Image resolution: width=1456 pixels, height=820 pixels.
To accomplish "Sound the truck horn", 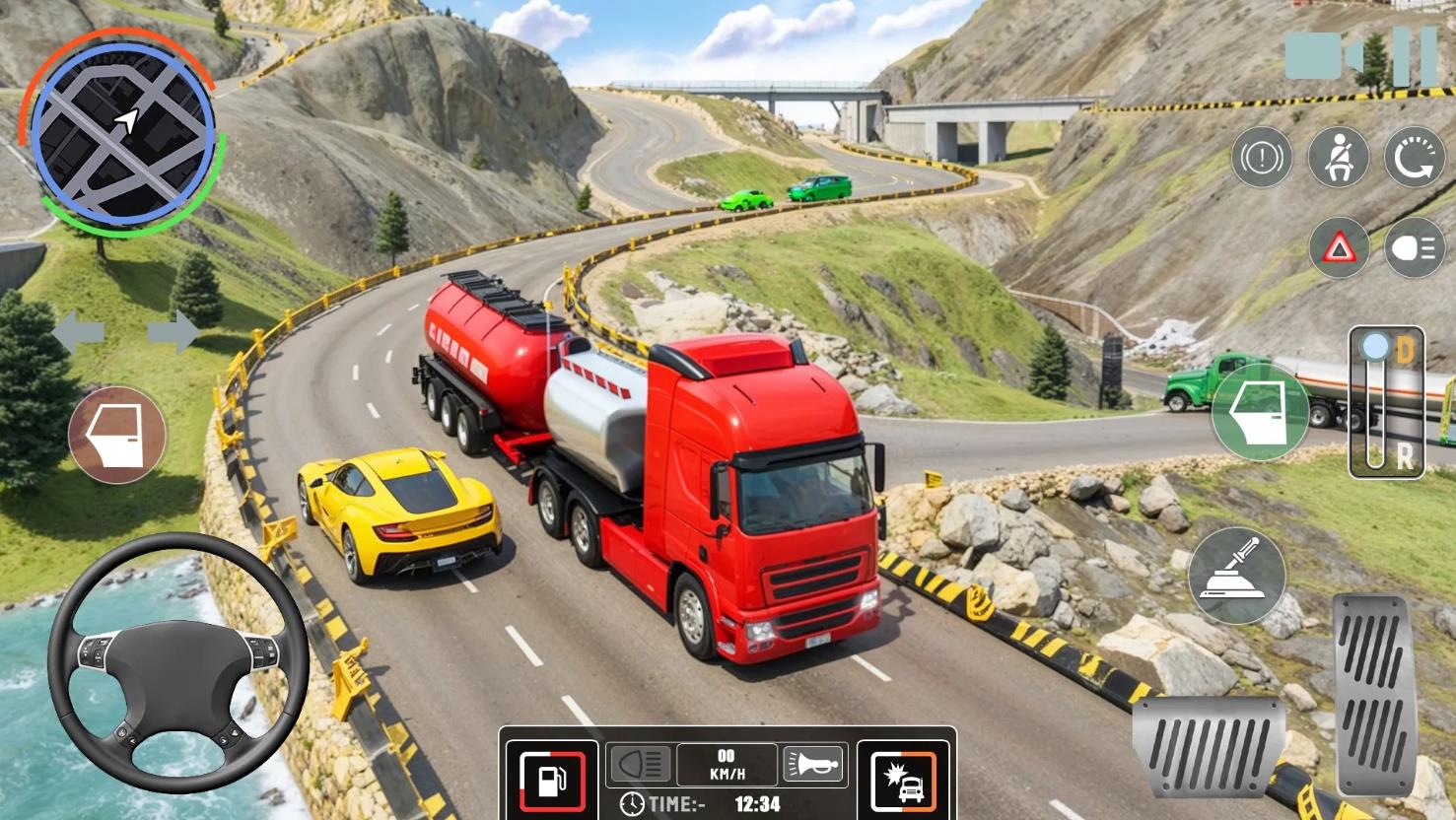I will coord(813,764).
